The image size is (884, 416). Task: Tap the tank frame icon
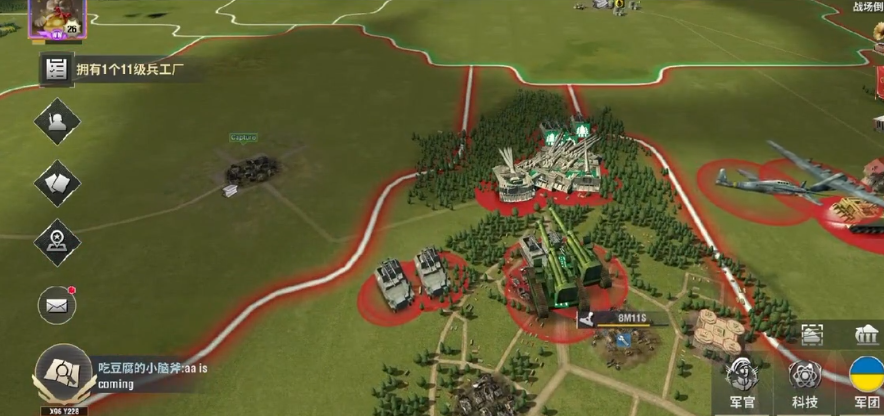click(x=811, y=334)
